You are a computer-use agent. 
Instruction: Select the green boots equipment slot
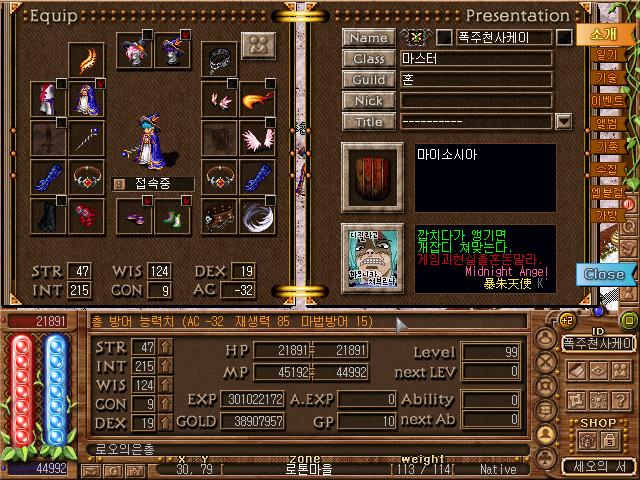[x=166, y=215]
